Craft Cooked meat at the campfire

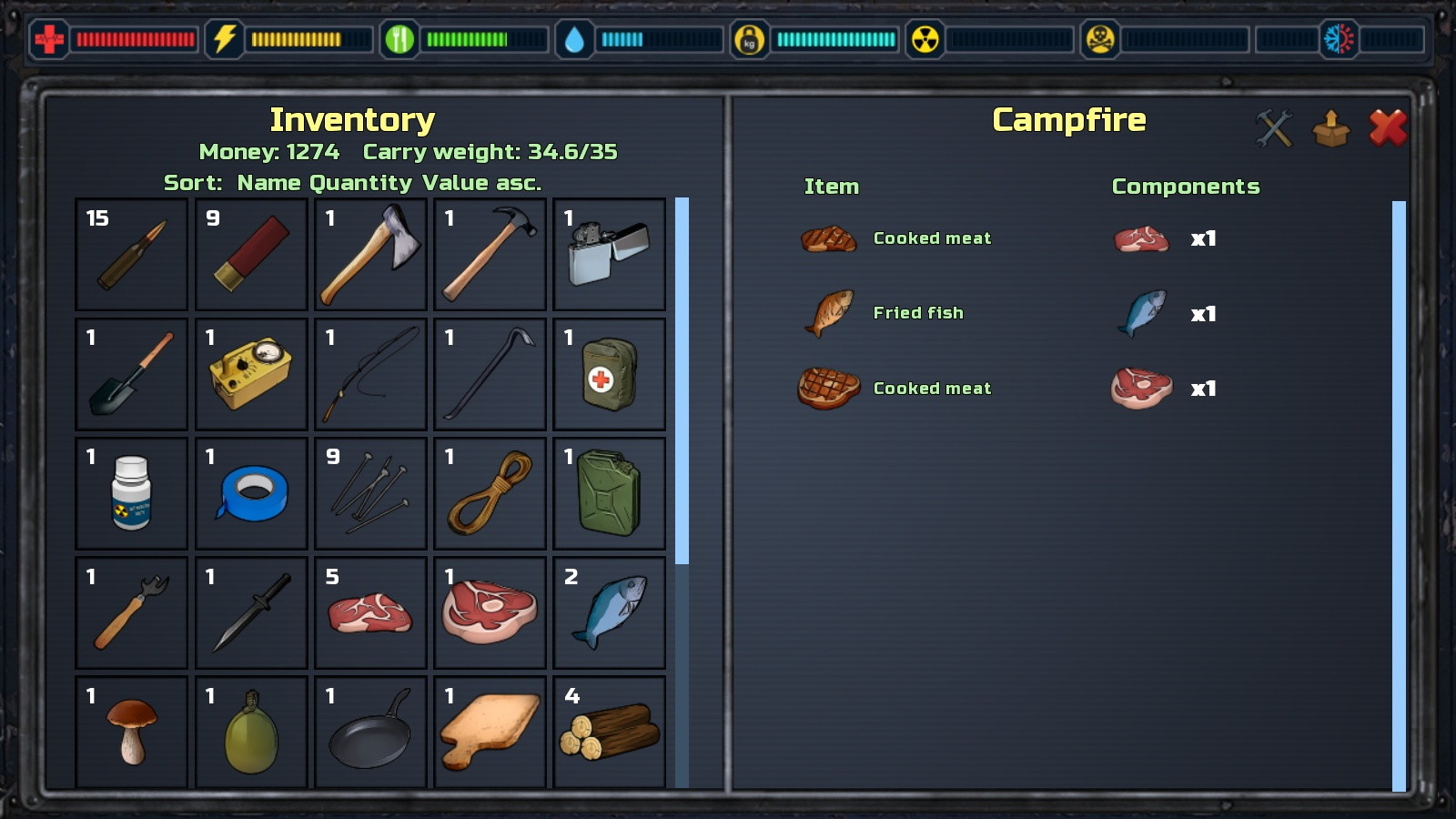tap(931, 238)
